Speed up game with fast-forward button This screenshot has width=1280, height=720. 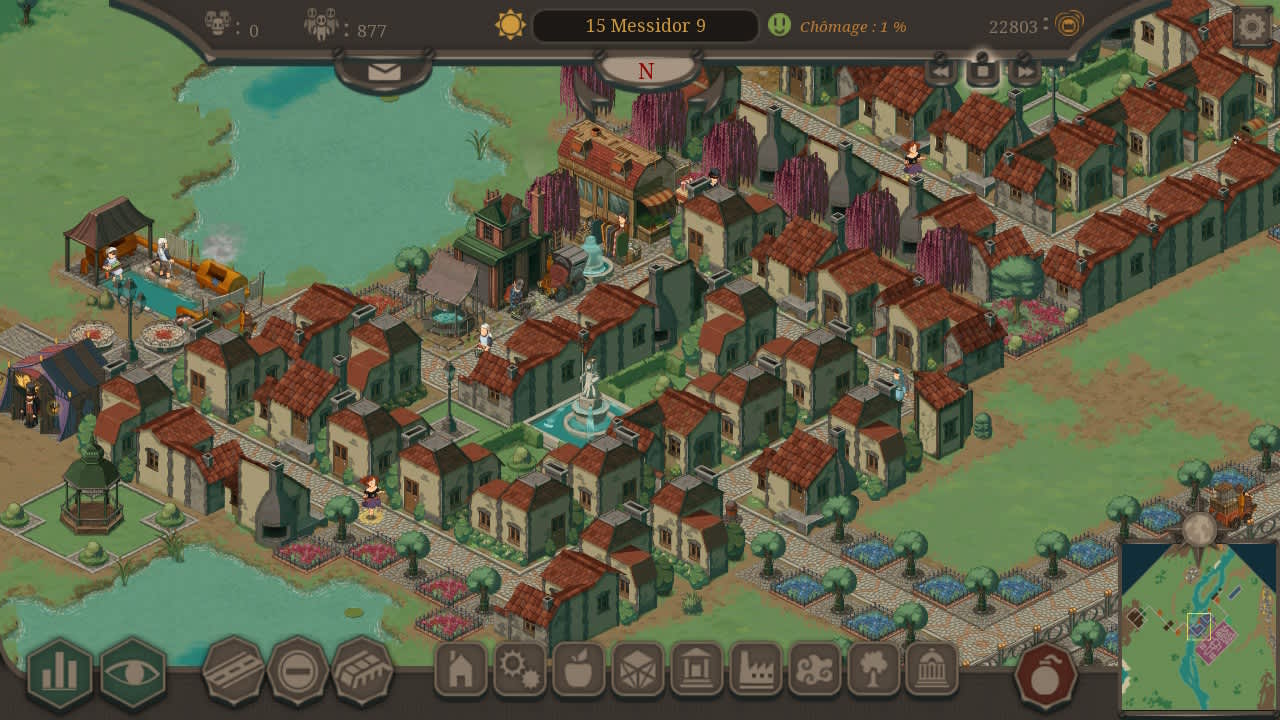click(x=1025, y=70)
